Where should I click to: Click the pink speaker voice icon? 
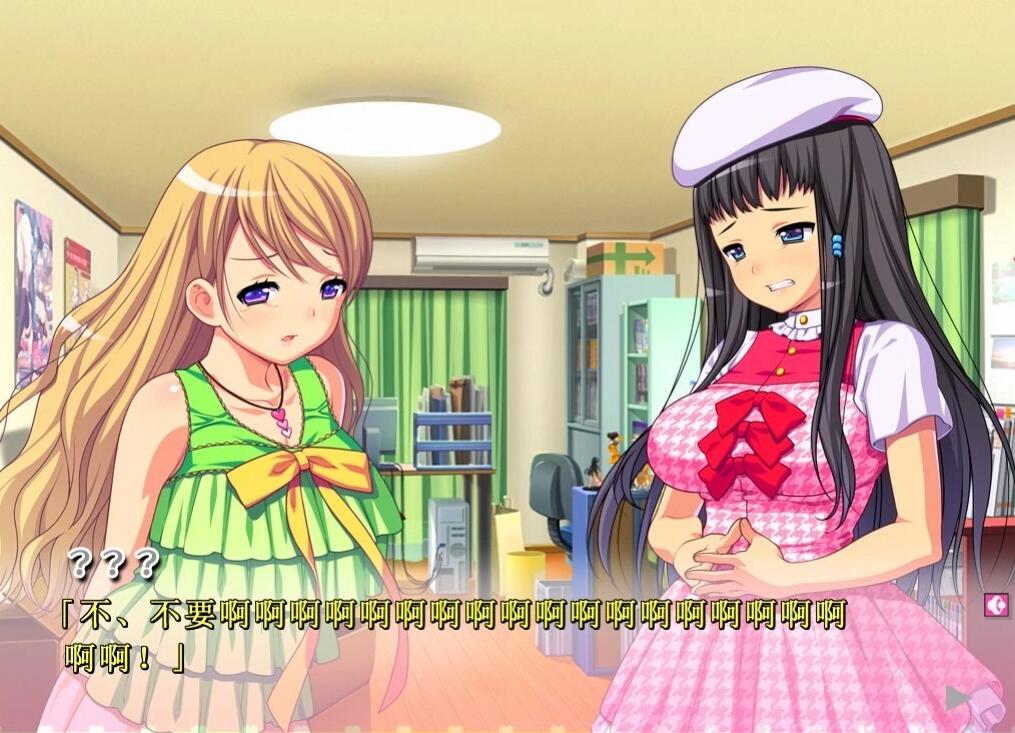coord(995,604)
